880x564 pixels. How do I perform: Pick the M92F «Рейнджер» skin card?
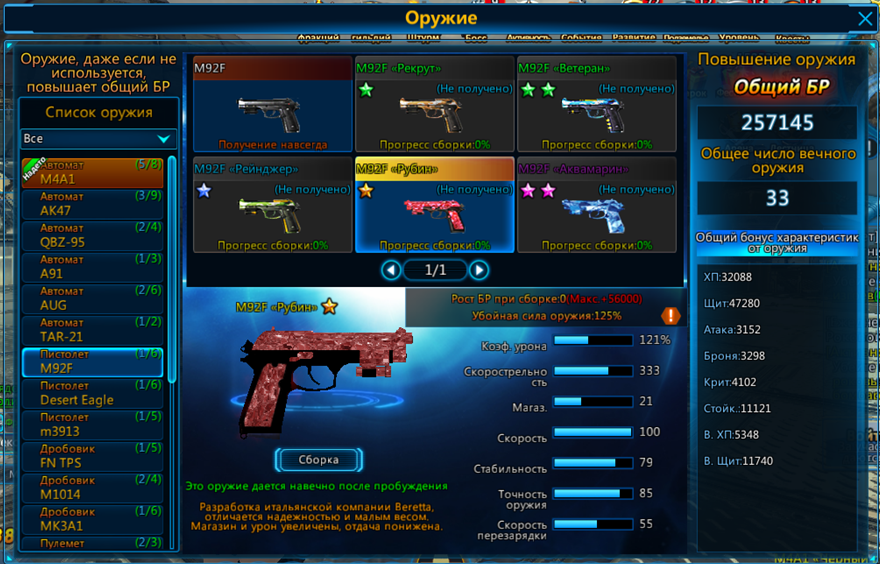tap(272, 205)
